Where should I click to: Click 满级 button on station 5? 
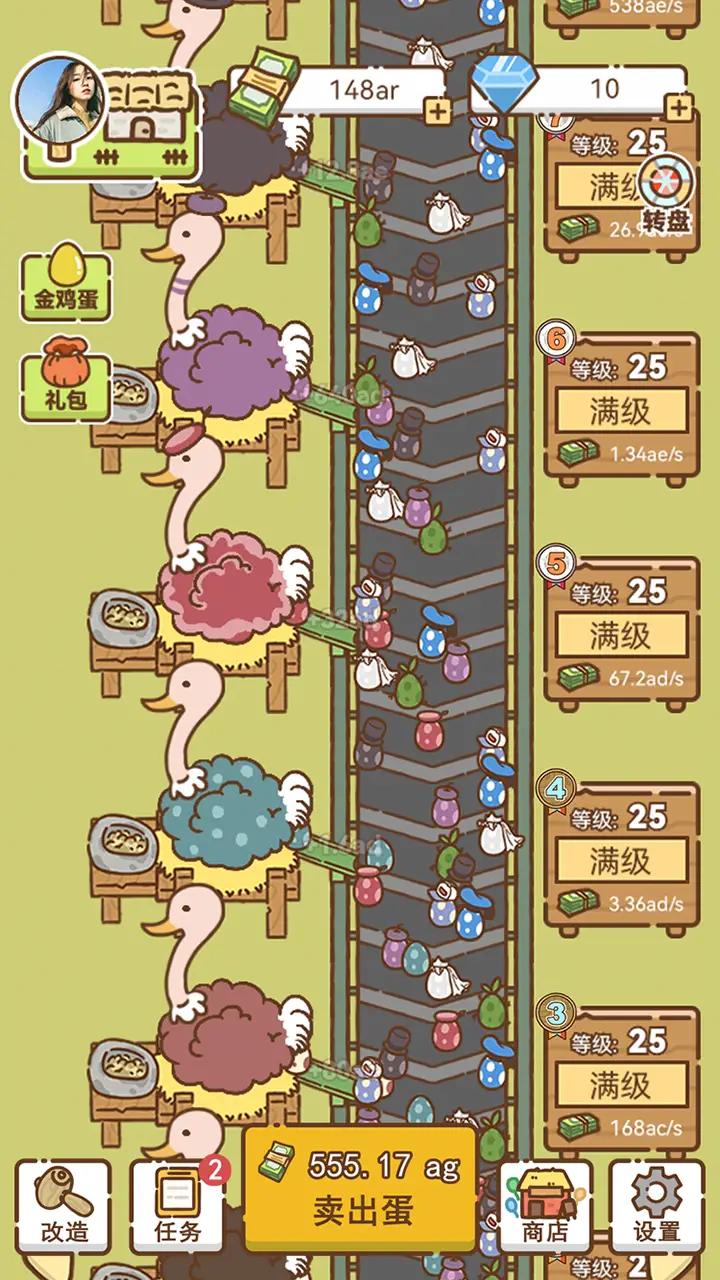click(621, 635)
